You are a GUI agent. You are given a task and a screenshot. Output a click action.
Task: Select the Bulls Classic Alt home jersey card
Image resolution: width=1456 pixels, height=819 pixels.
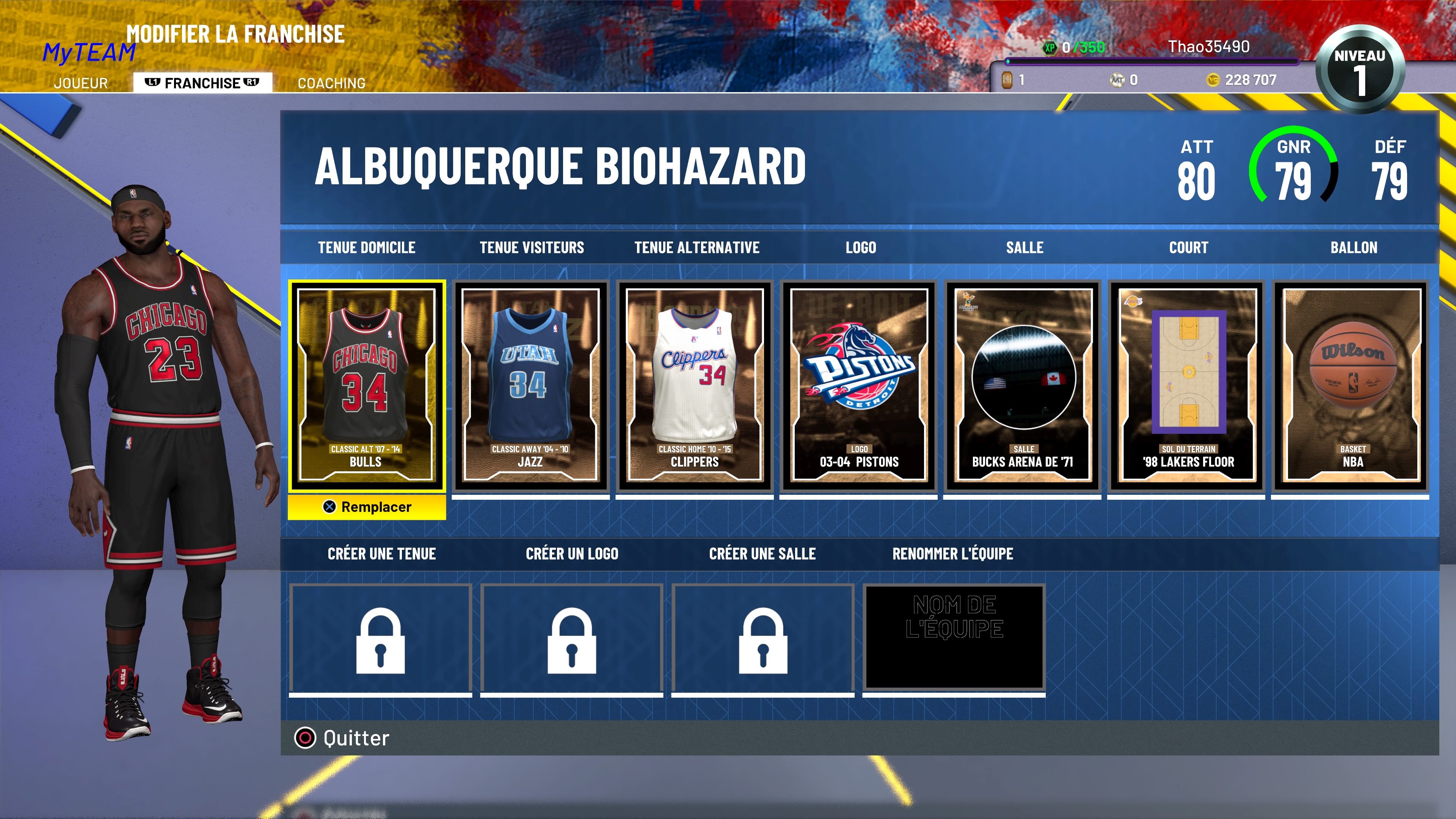pos(367,384)
